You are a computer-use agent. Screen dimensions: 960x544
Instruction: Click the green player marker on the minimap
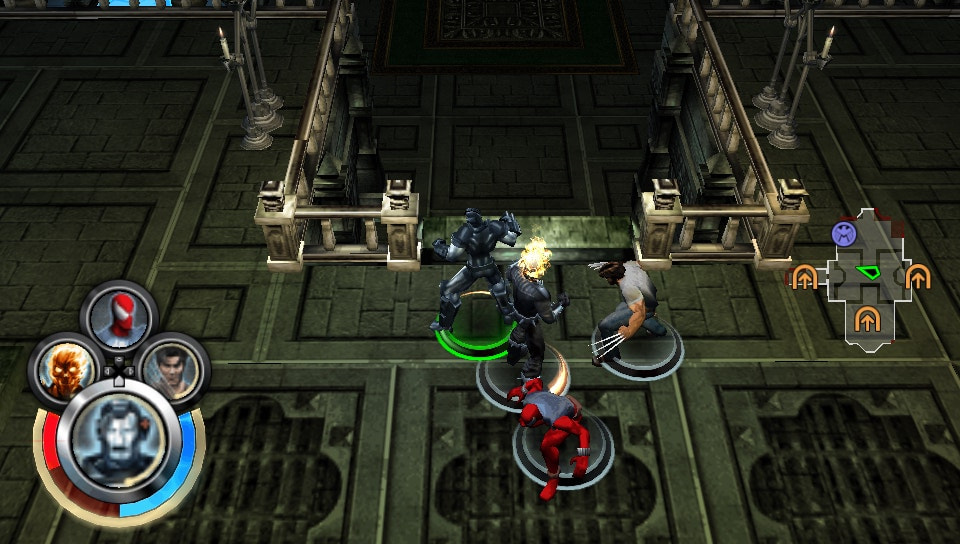pos(866,272)
